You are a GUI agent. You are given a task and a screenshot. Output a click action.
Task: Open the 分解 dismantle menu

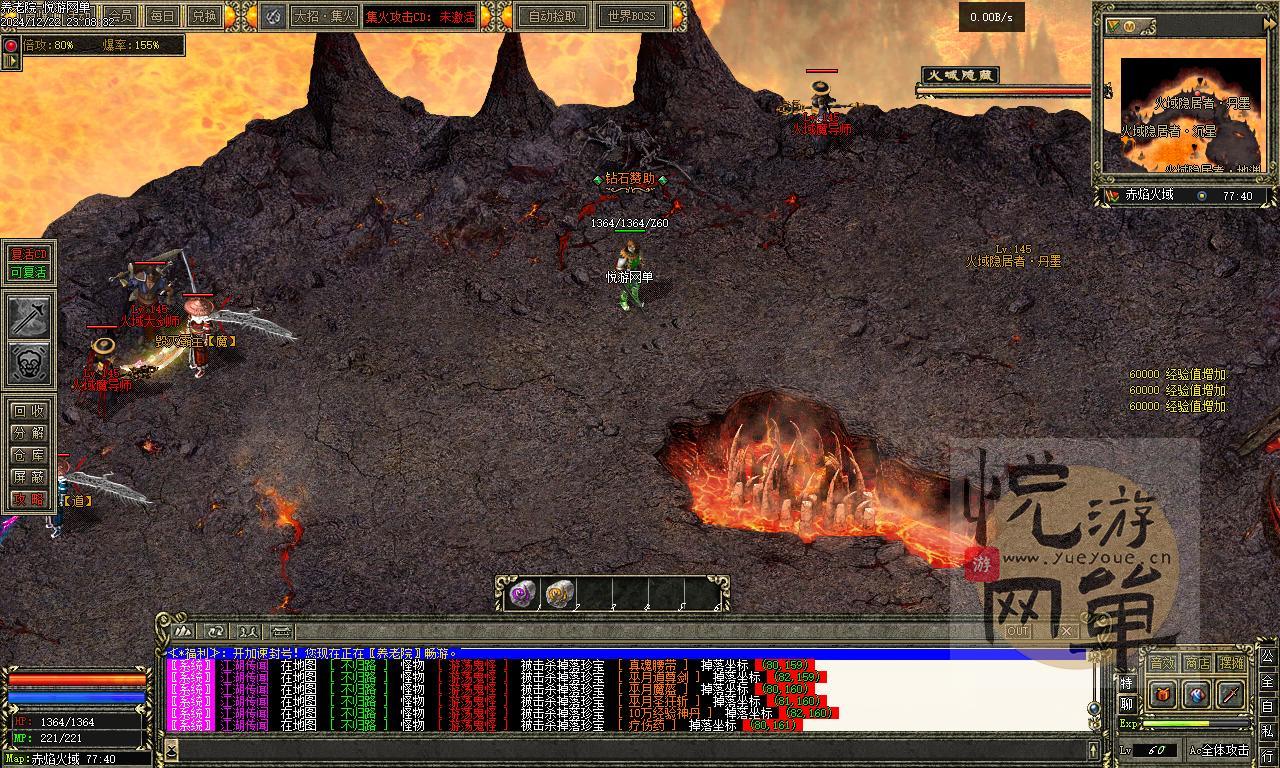(x=28, y=433)
